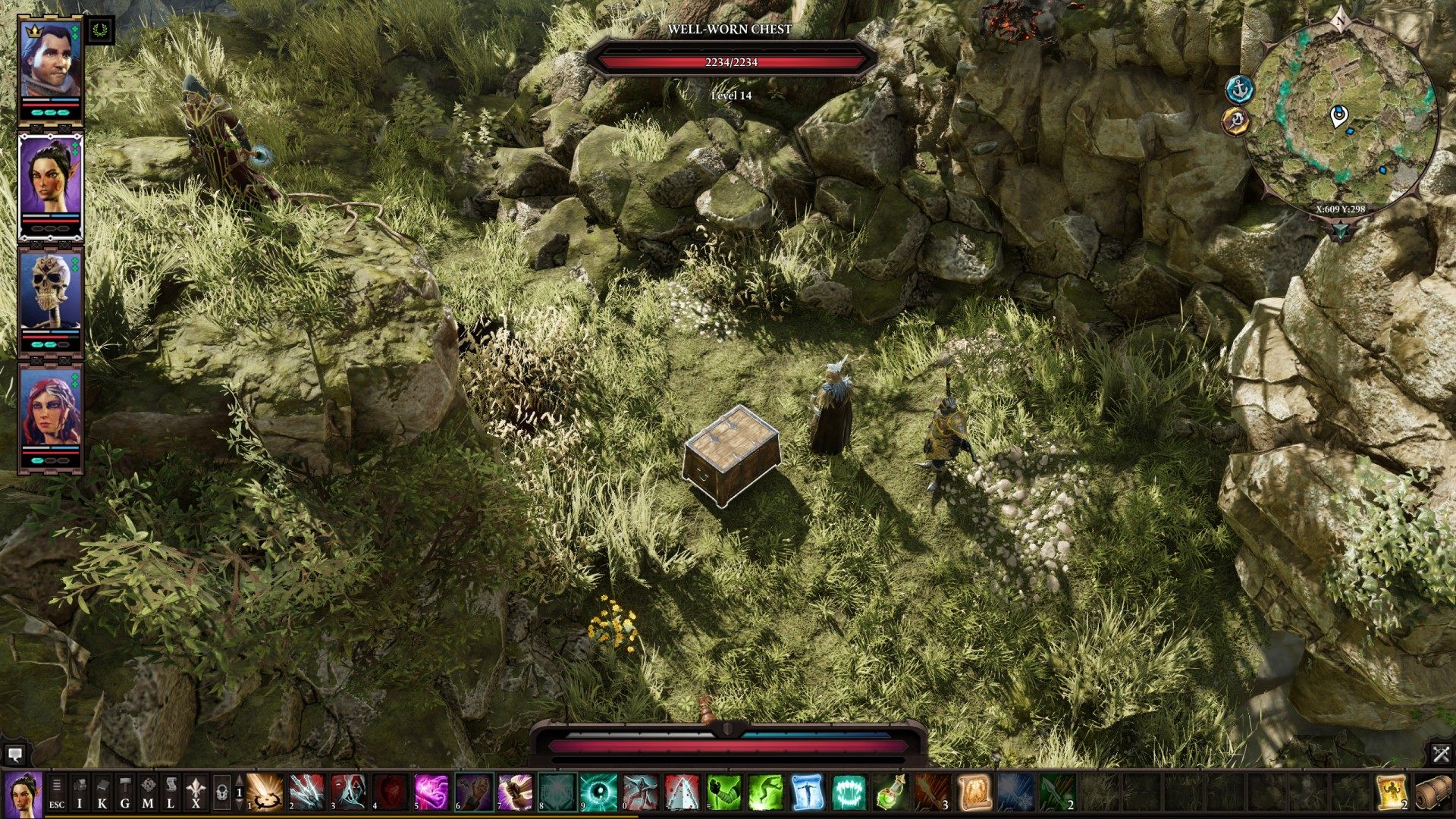Viewport: 1456px width, 819px height.
Task: Use the green potion bottle
Action: tap(890, 792)
